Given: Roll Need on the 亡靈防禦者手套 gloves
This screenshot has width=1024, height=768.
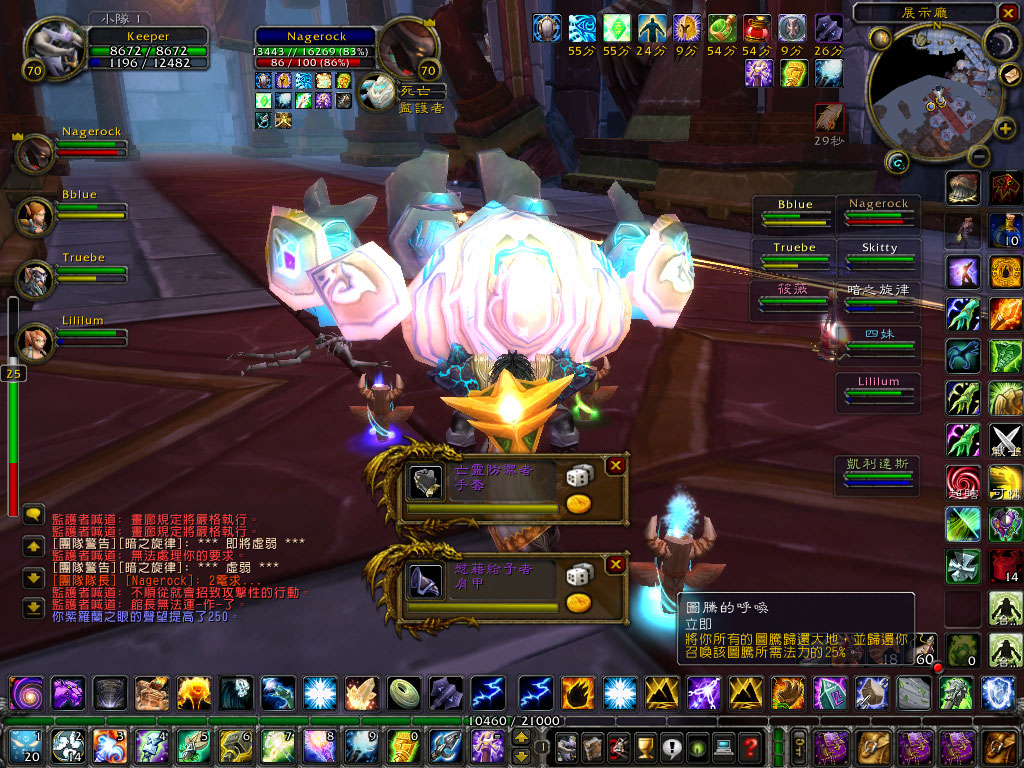Looking at the screenshot, I should pos(579,477).
